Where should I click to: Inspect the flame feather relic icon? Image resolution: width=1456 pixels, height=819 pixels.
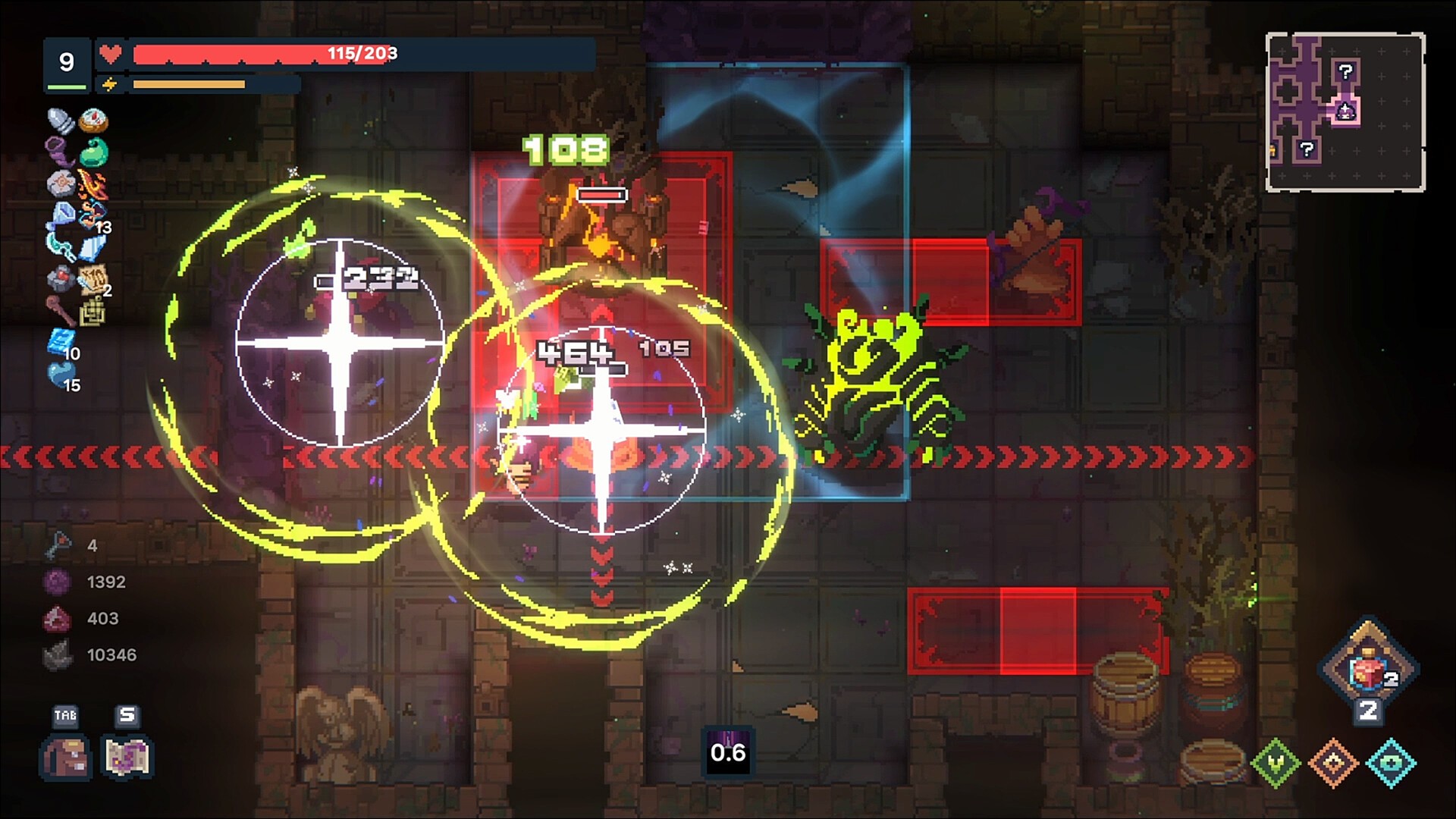click(x=93, y=184)
